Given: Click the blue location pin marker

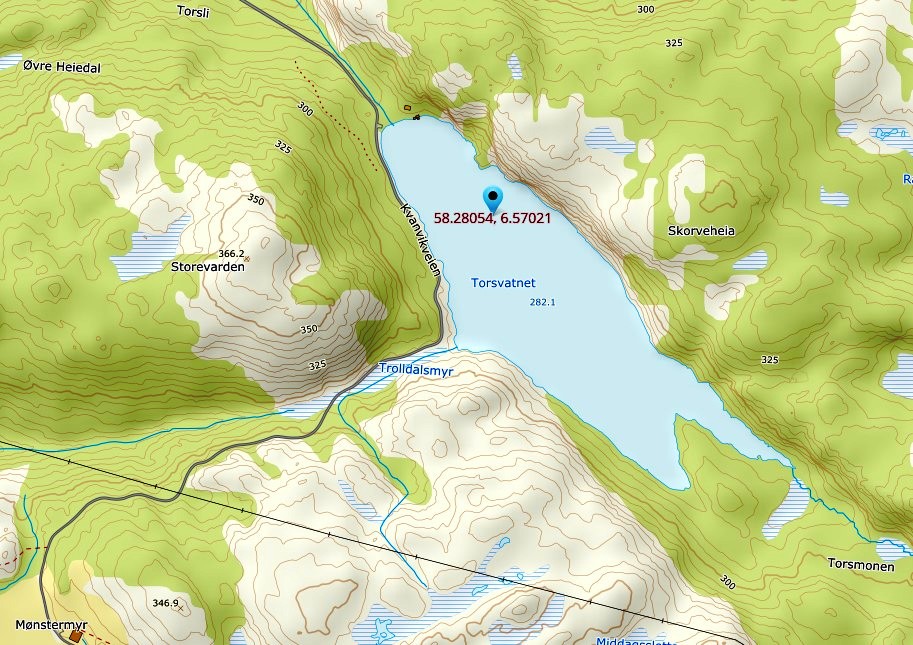Looking at the screenshot, I should (492, 197).
